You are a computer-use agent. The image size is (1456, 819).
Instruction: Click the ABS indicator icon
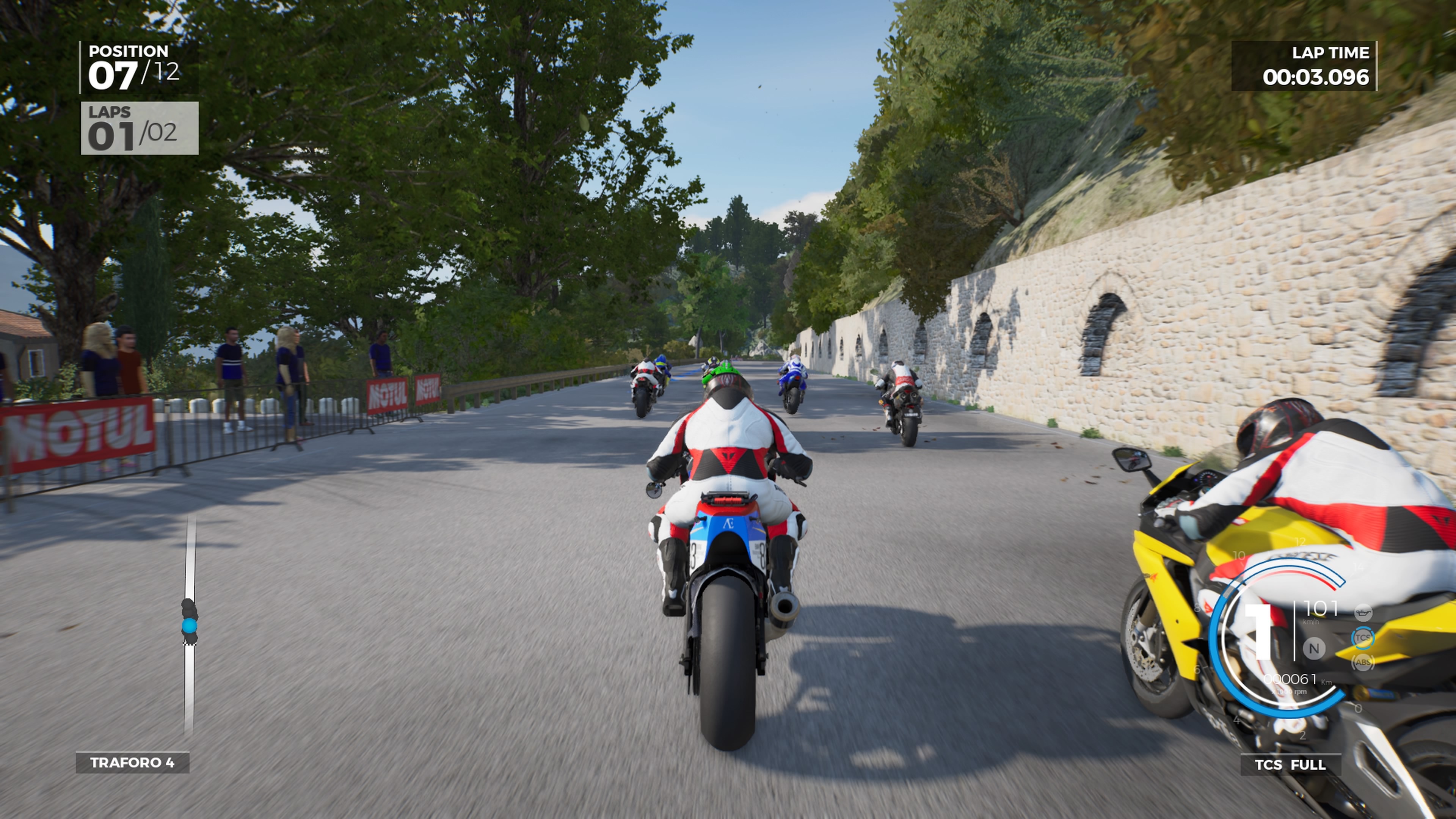tap(1362, 661)
